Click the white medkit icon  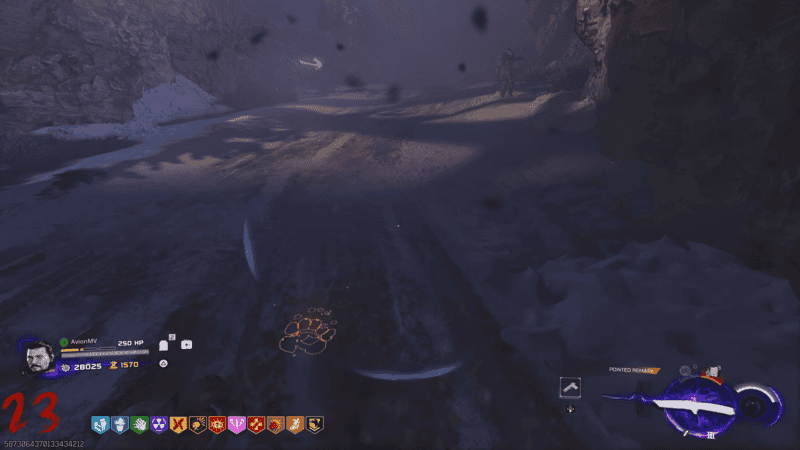[x=186, y=345]
